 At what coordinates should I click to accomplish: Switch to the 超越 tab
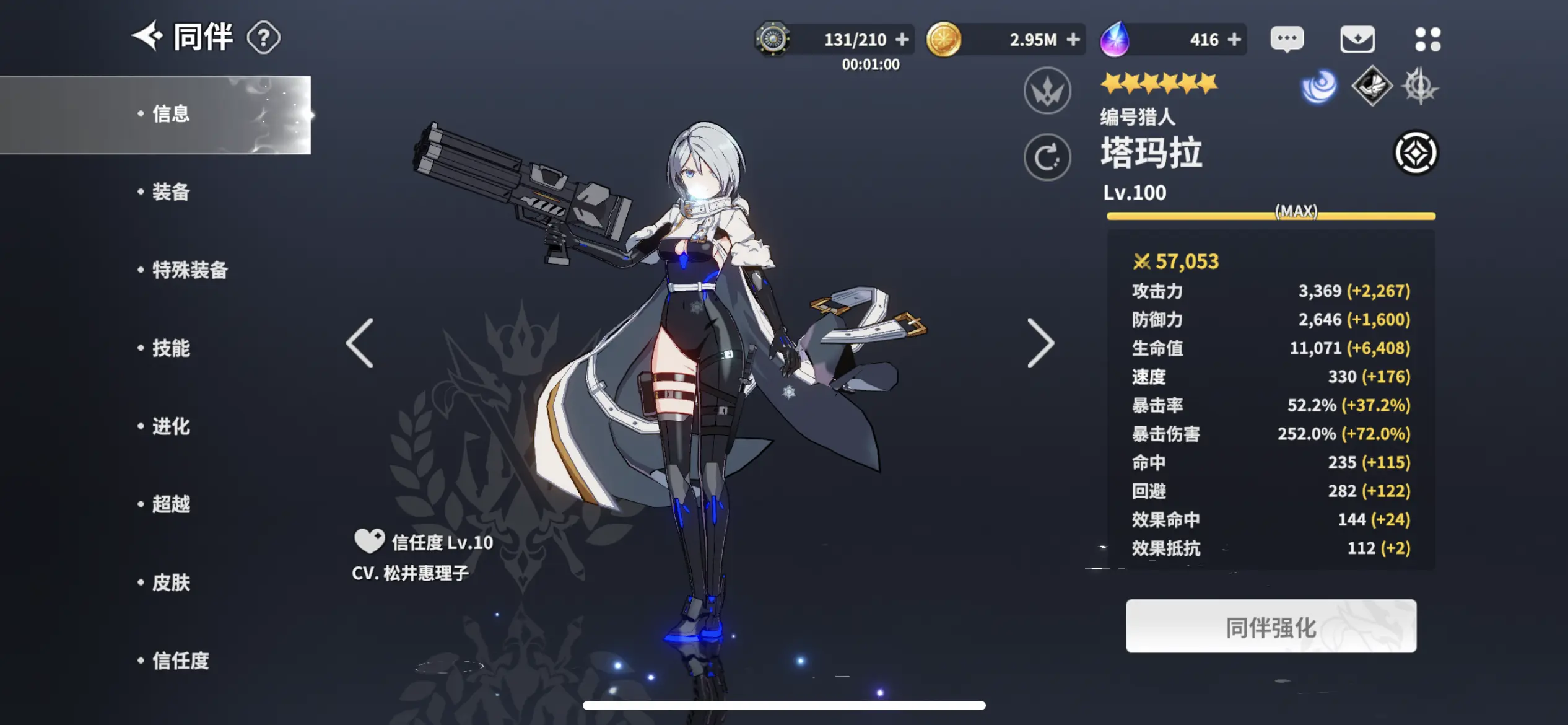170,504
